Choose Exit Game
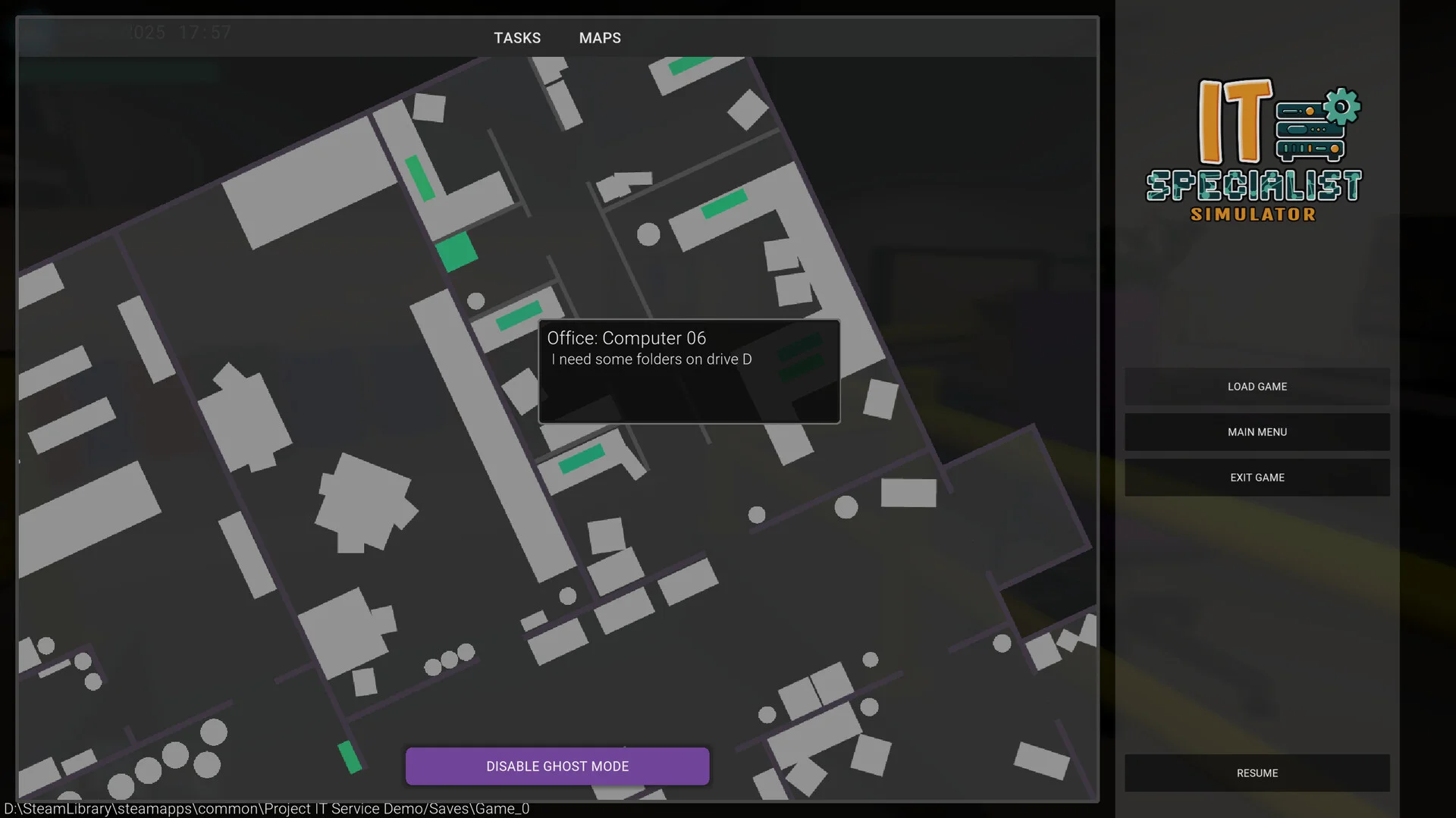Viewport: 1456px width, 818px height. pos(1257,478)
